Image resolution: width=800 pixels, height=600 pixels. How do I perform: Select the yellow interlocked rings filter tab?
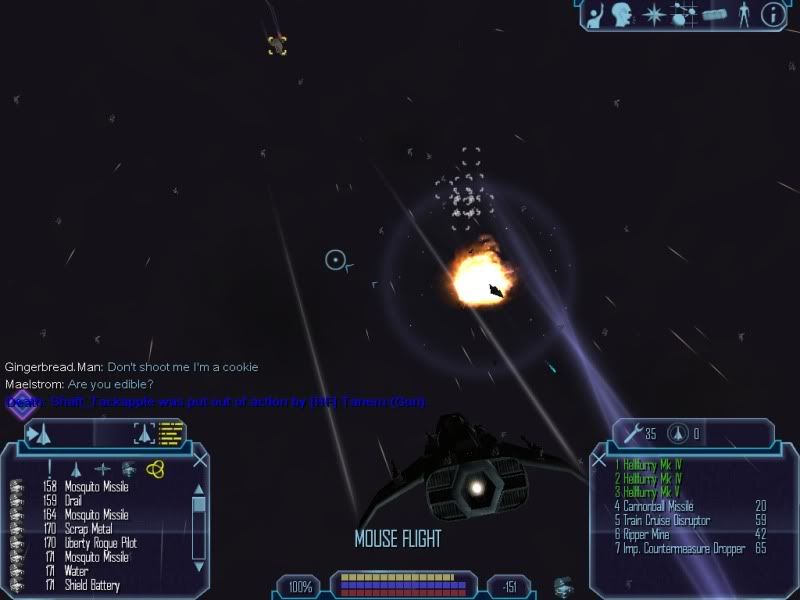pos(155,468)
